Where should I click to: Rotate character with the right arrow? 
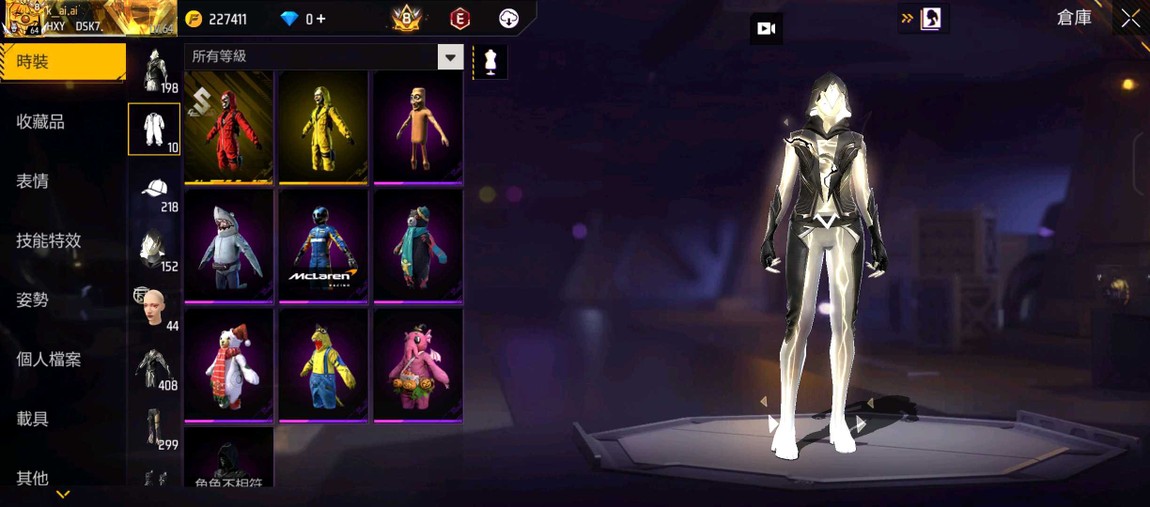tap(861, 424)
